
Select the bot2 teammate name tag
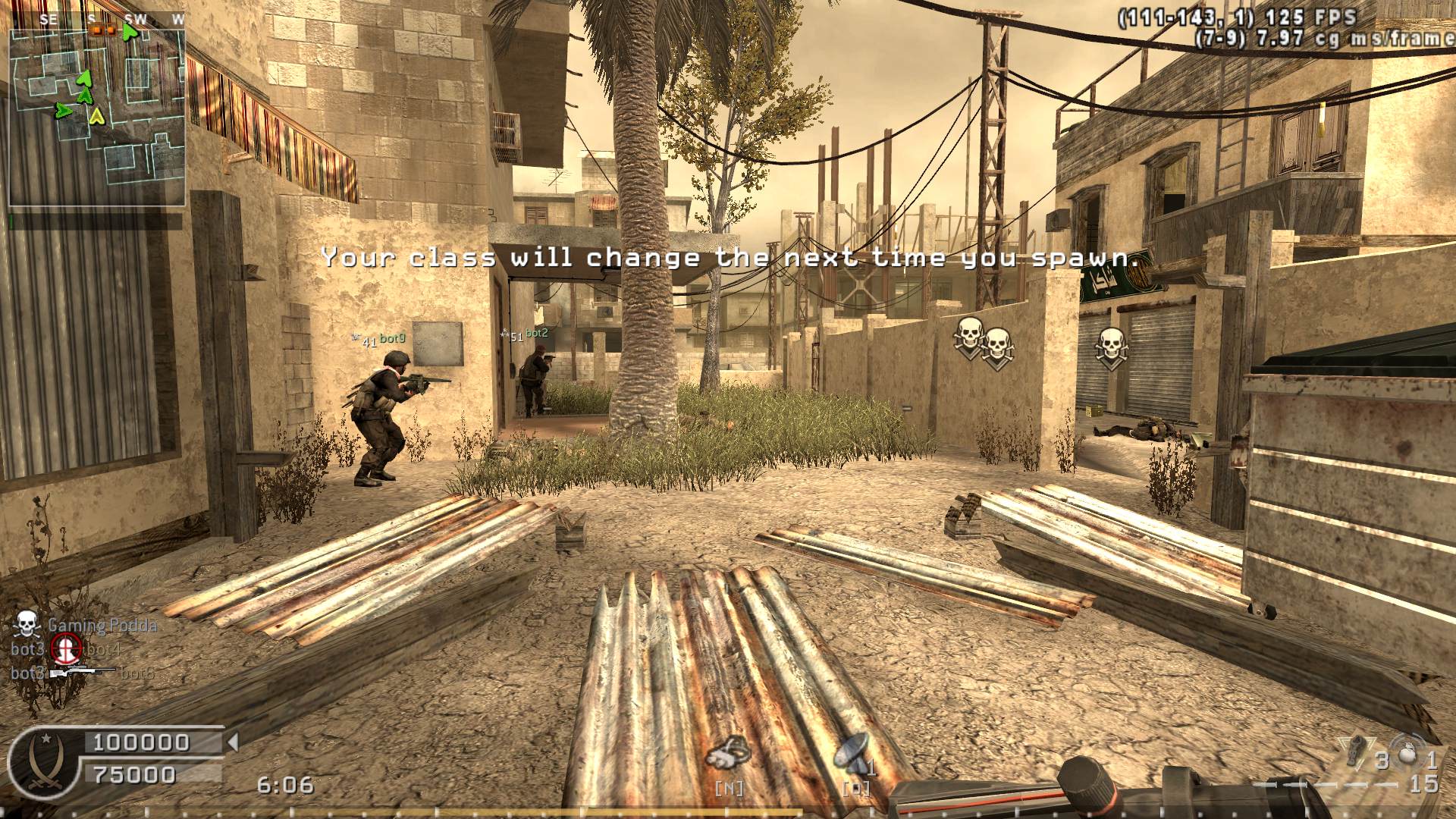pos(536,333)
